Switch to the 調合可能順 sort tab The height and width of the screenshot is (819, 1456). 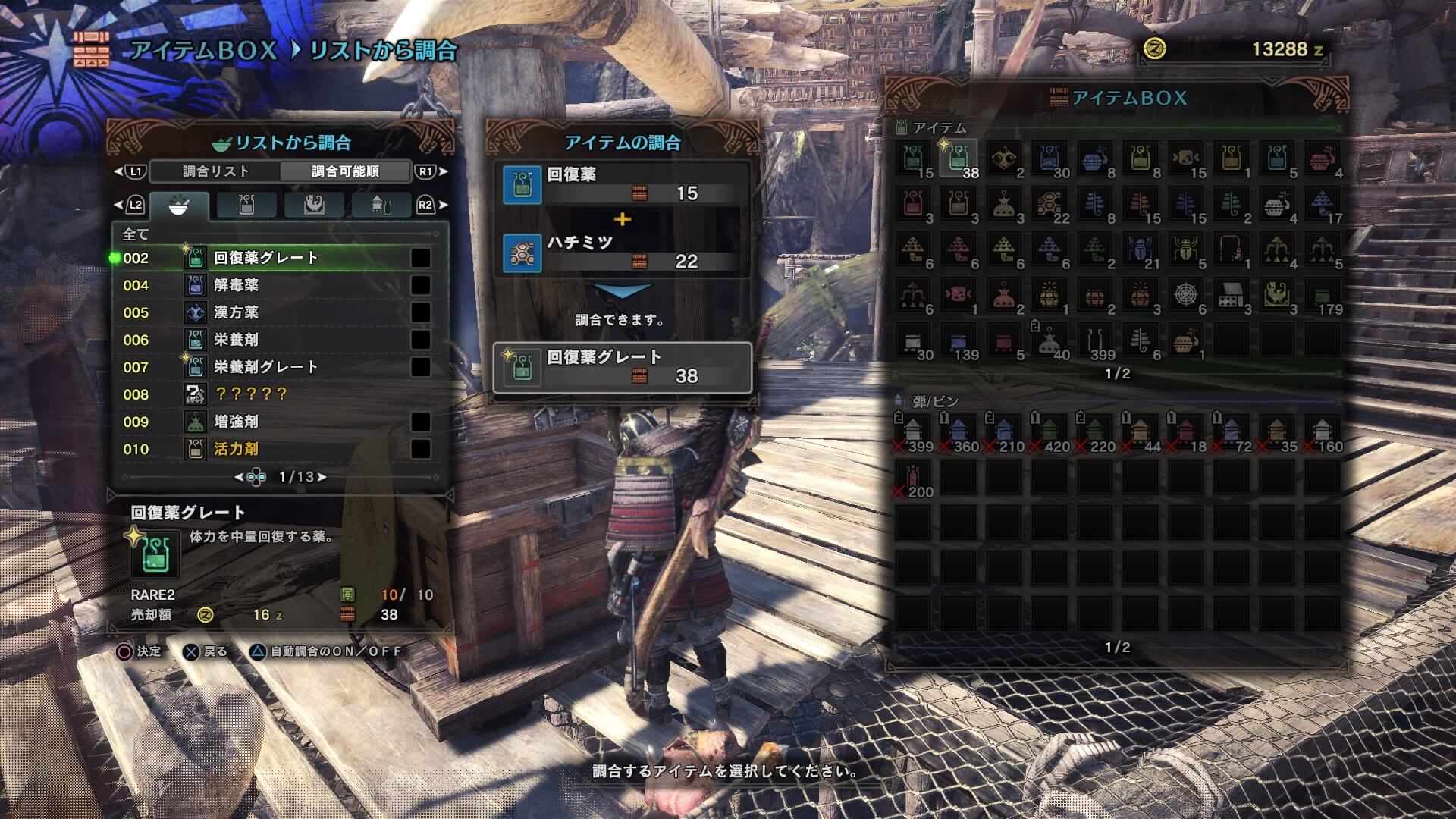(x=345, y=171)
